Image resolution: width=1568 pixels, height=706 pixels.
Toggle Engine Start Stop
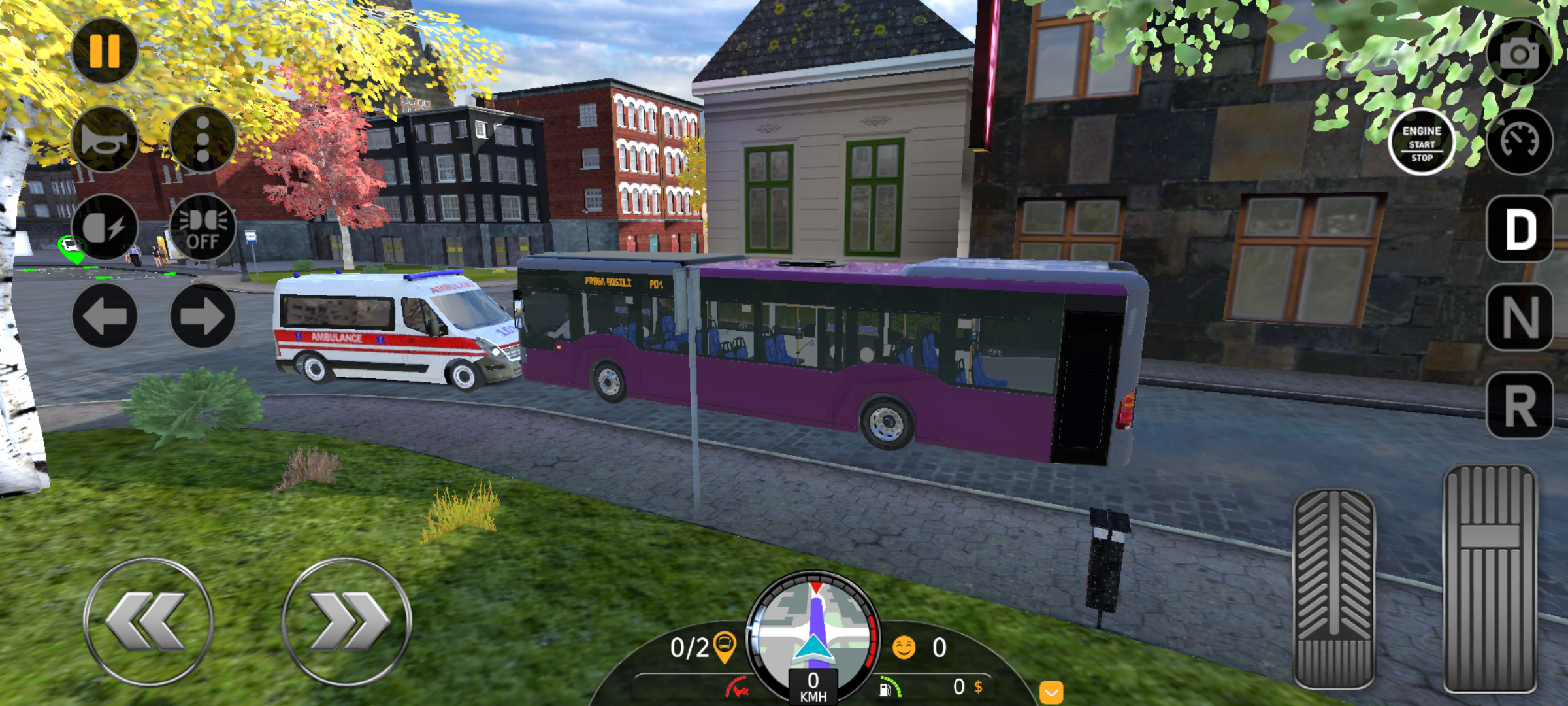click(x=1422, y=143)
